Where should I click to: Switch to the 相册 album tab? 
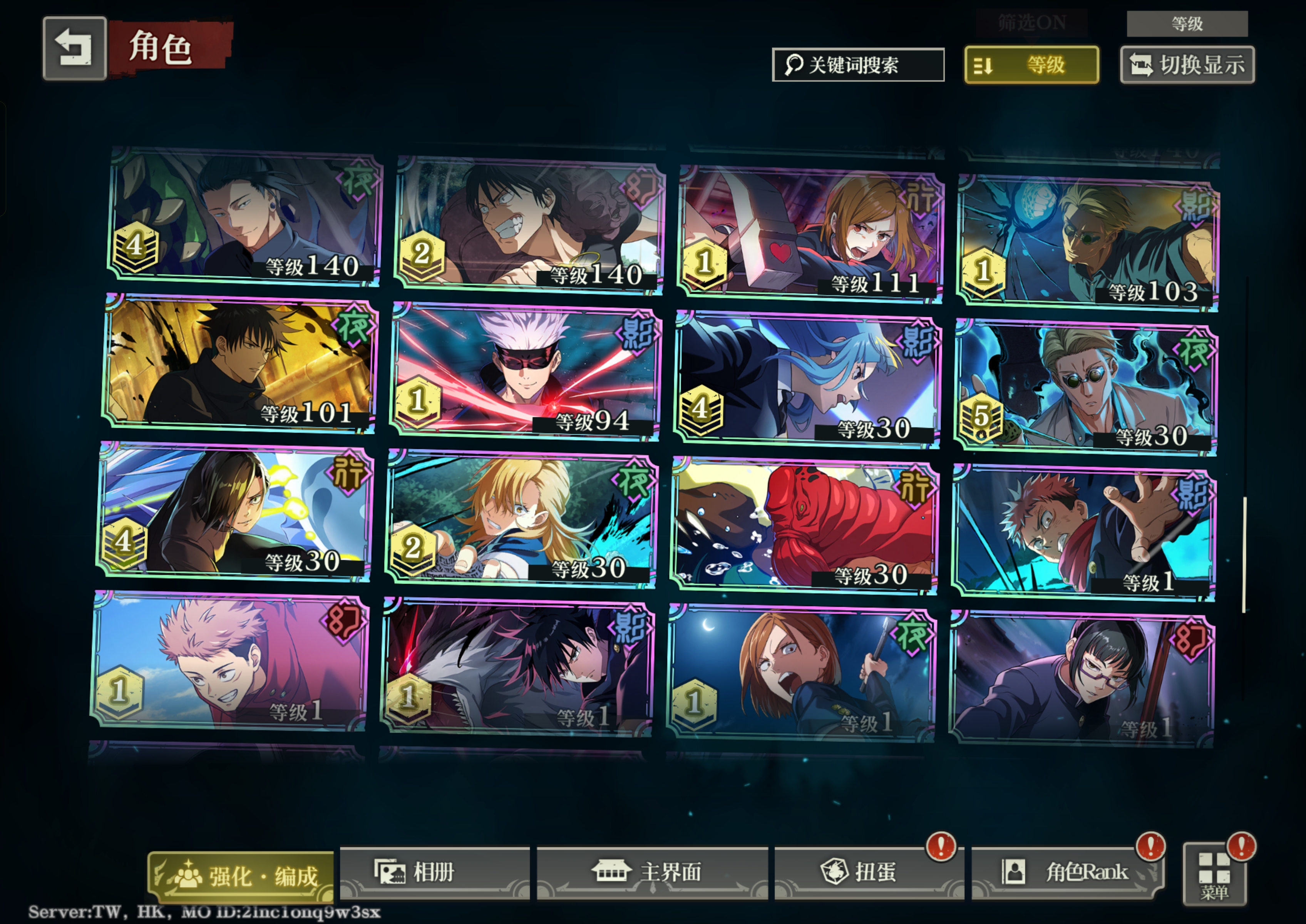tap(434, 872)
